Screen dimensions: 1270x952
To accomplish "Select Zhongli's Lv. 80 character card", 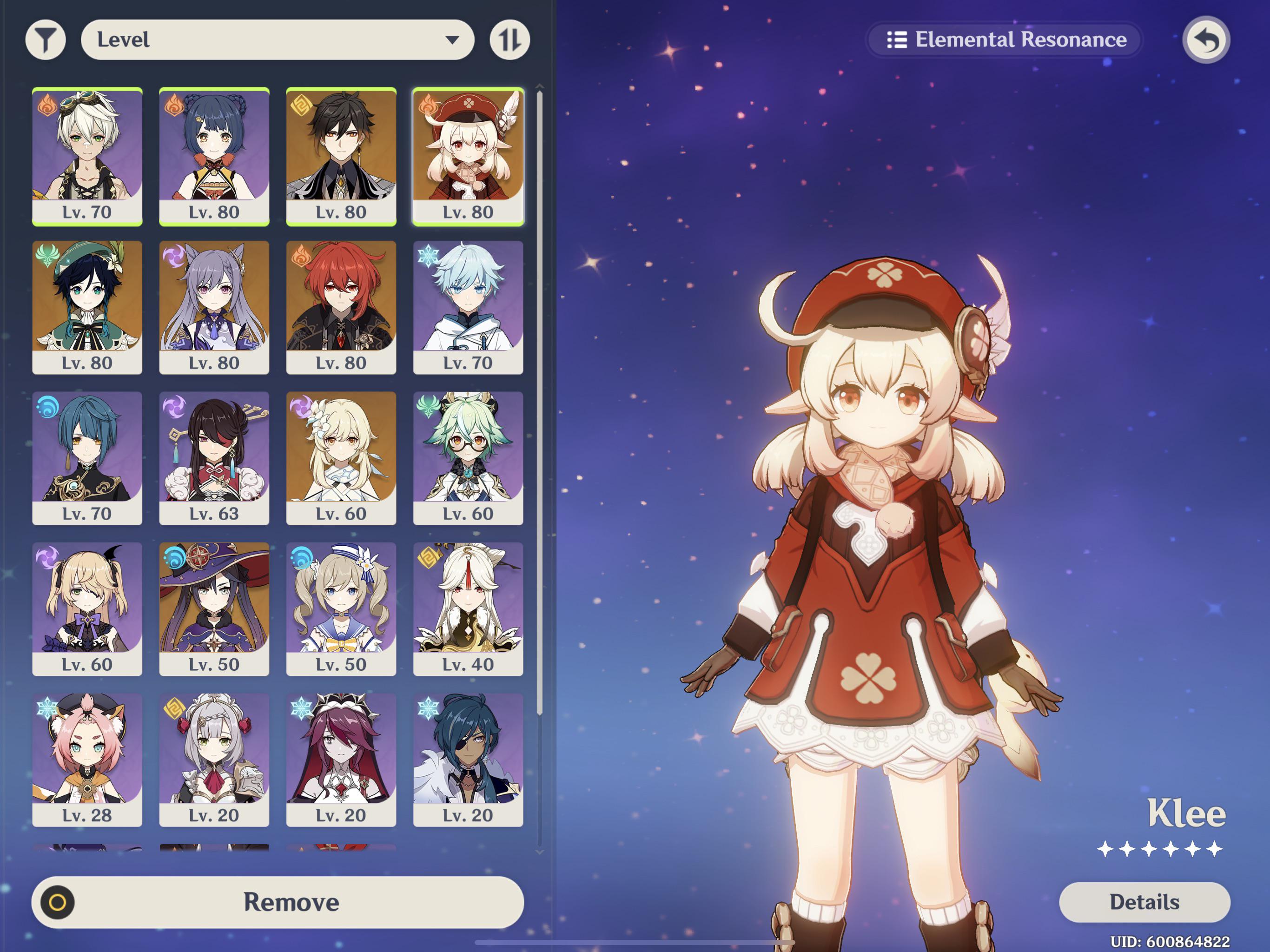I will (x=341, y=156).
